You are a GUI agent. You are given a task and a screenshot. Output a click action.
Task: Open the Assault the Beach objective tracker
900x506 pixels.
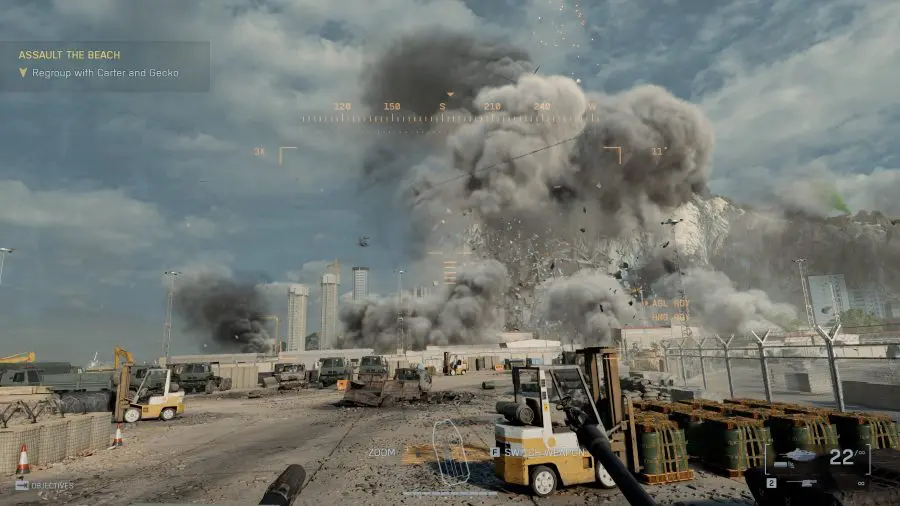(104, 63)
